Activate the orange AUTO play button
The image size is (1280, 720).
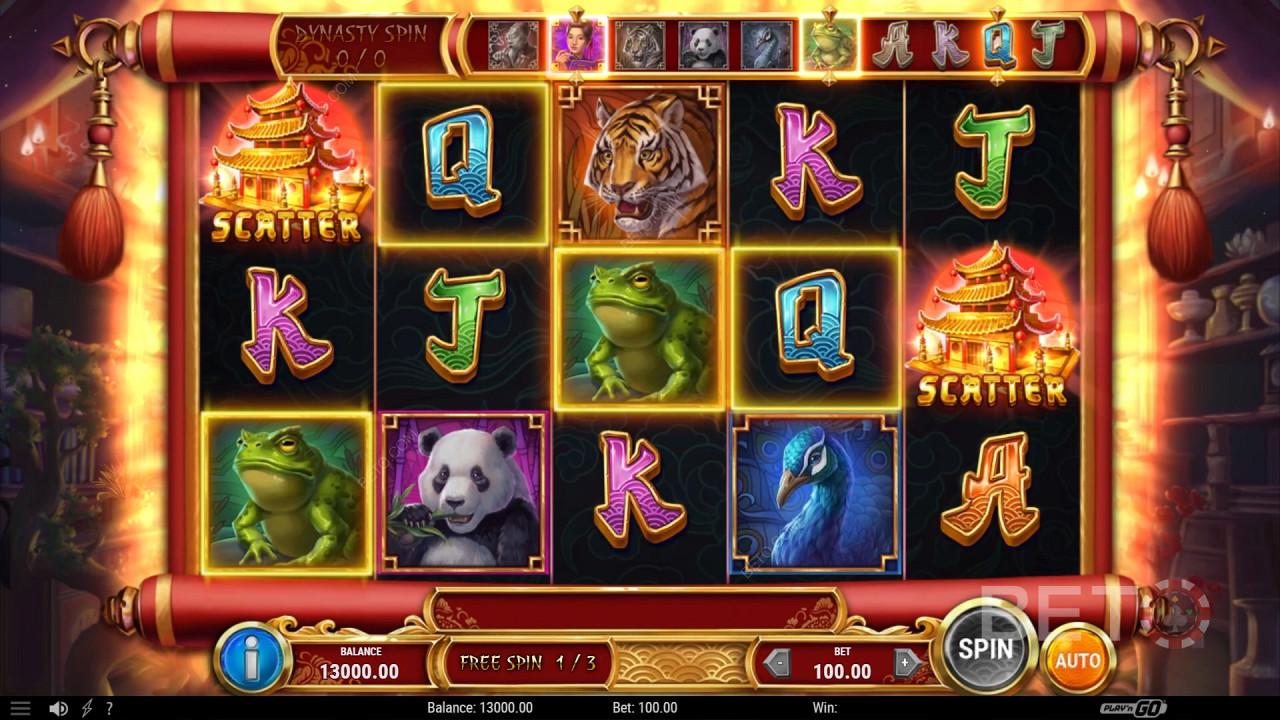(1077, 659)
